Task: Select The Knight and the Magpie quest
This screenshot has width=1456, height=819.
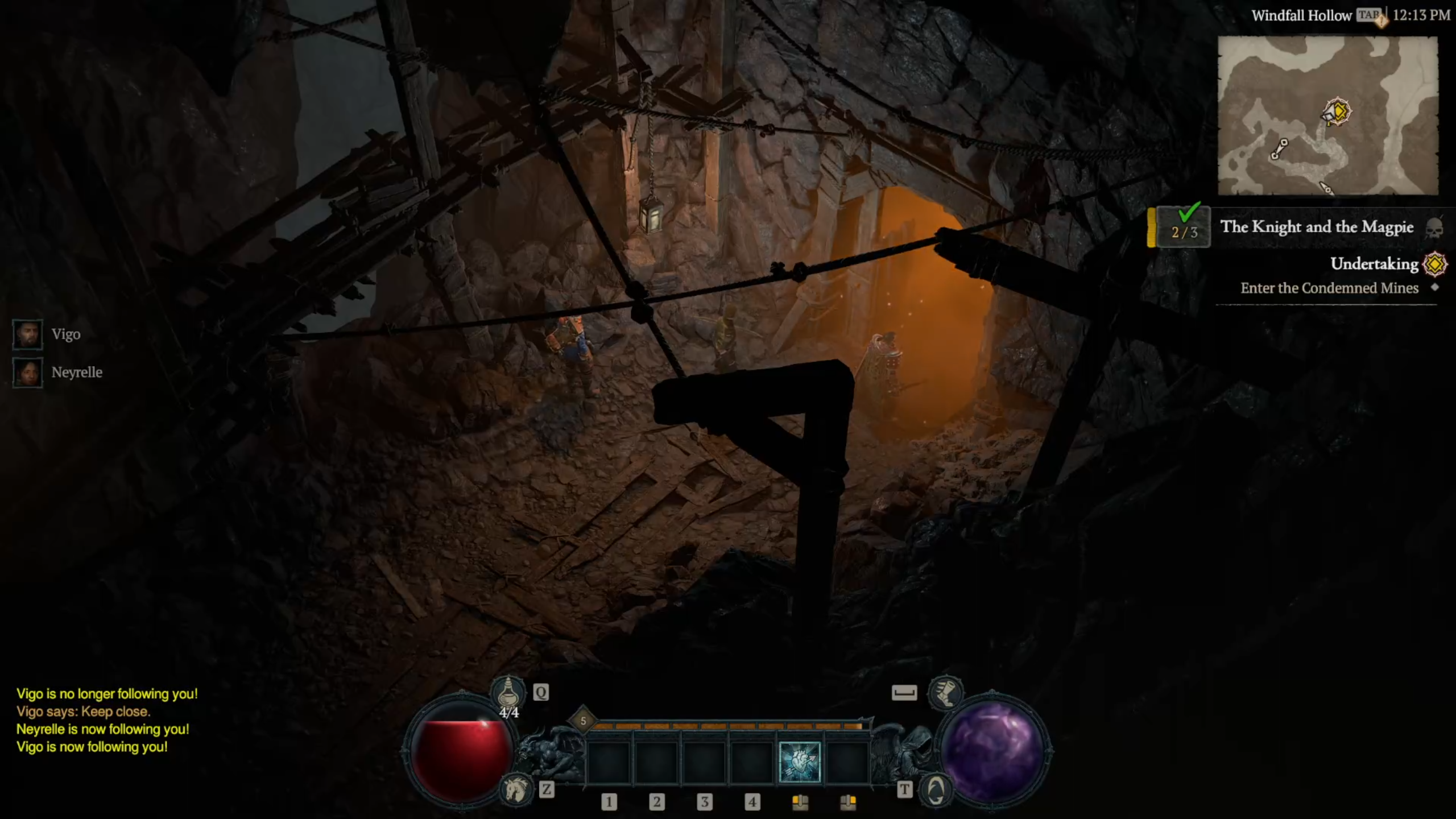Action: [x=1316, y=227]
